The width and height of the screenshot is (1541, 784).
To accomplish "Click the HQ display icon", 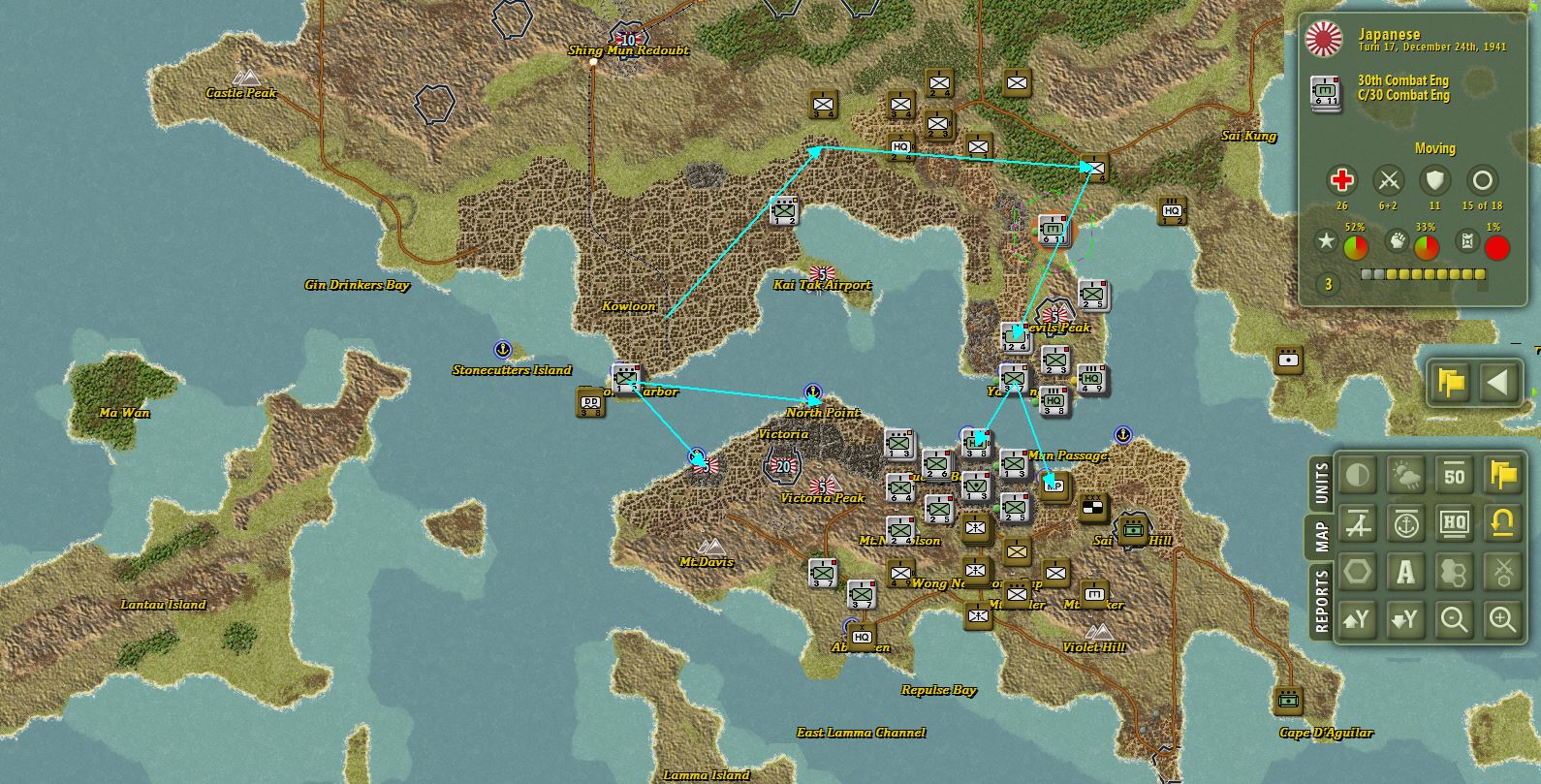I will pos(1454,523).
